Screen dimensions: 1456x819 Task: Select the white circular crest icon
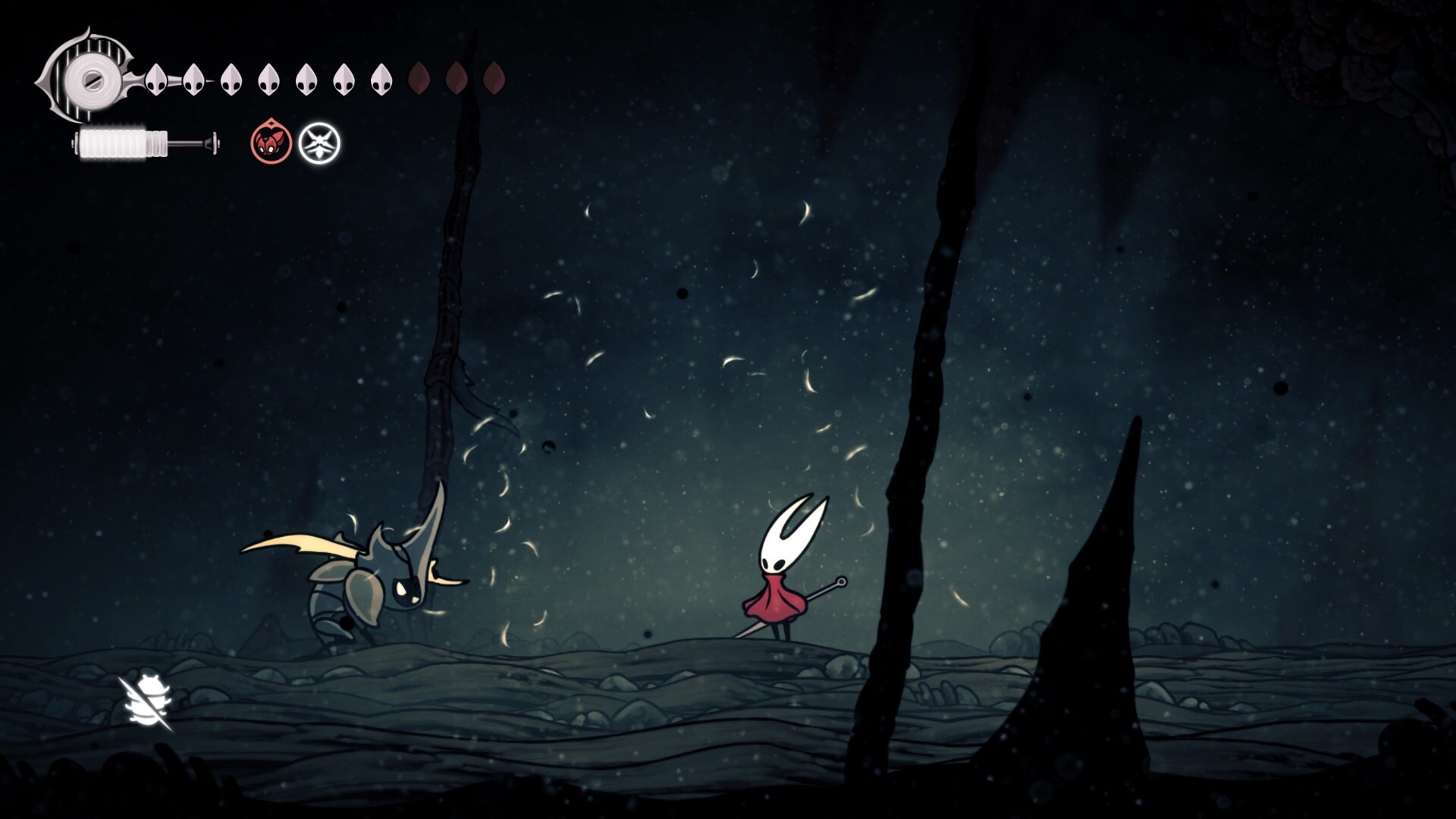(x=319, y=143)
